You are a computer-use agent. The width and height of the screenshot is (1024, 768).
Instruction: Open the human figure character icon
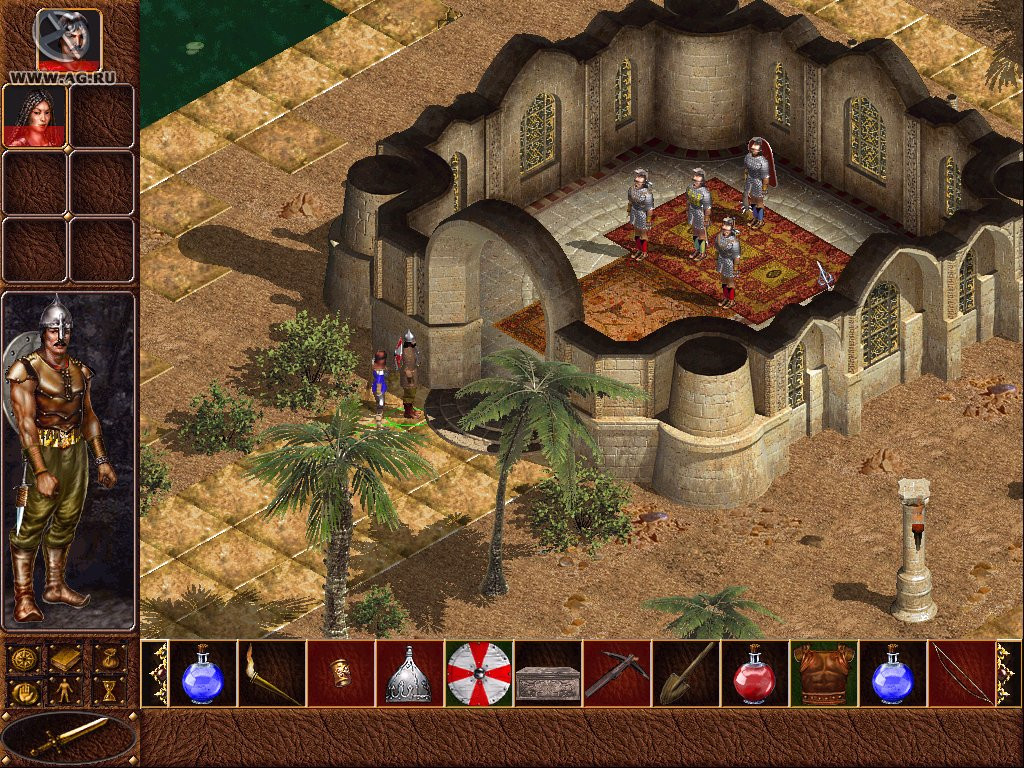pyautogui.click(x=67, y=691)
